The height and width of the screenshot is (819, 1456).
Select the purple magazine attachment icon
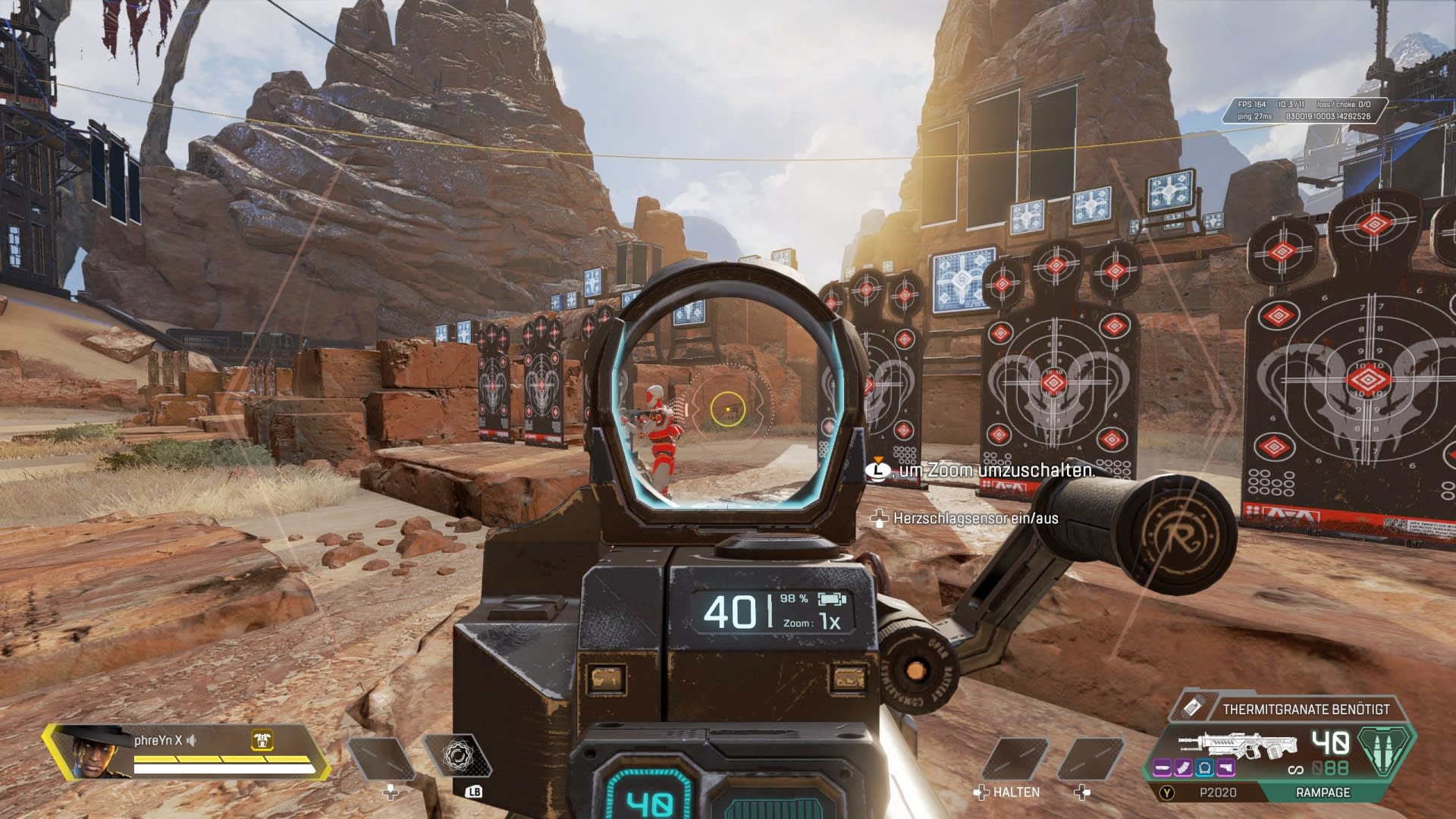(x=1183, y=769)
